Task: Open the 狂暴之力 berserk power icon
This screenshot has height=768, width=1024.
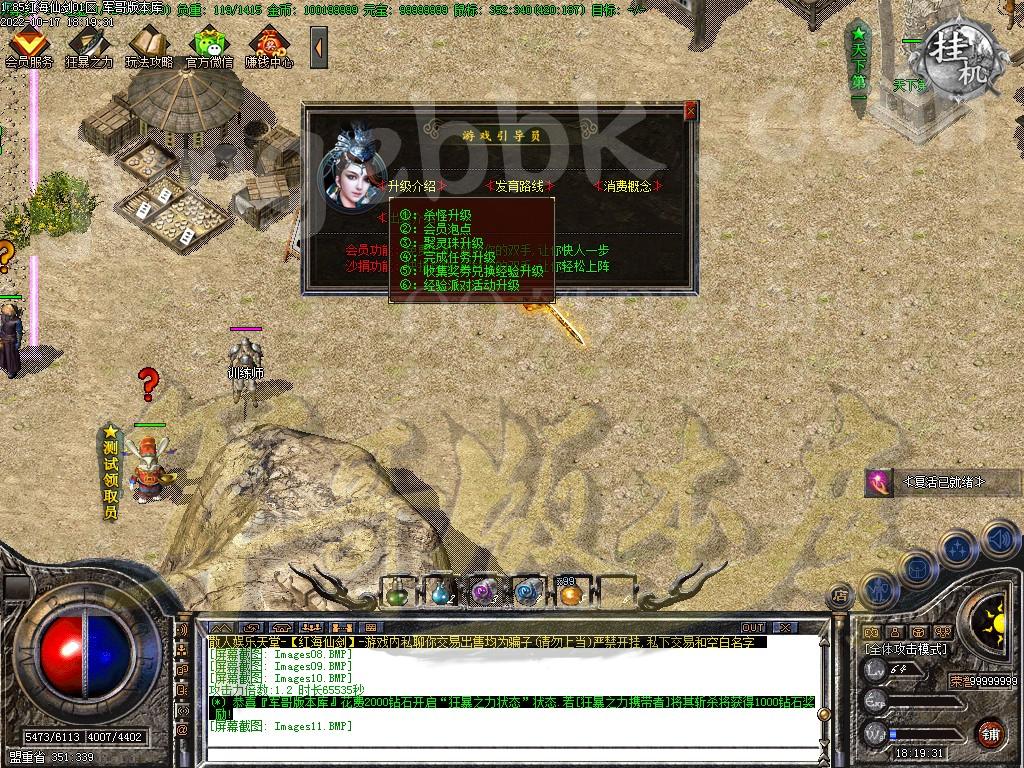Action: (x=89, y=46)
